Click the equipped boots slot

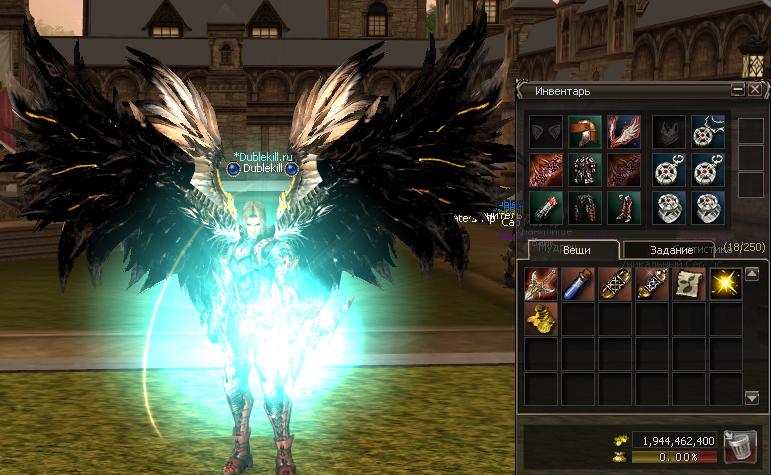pos(623,207)
